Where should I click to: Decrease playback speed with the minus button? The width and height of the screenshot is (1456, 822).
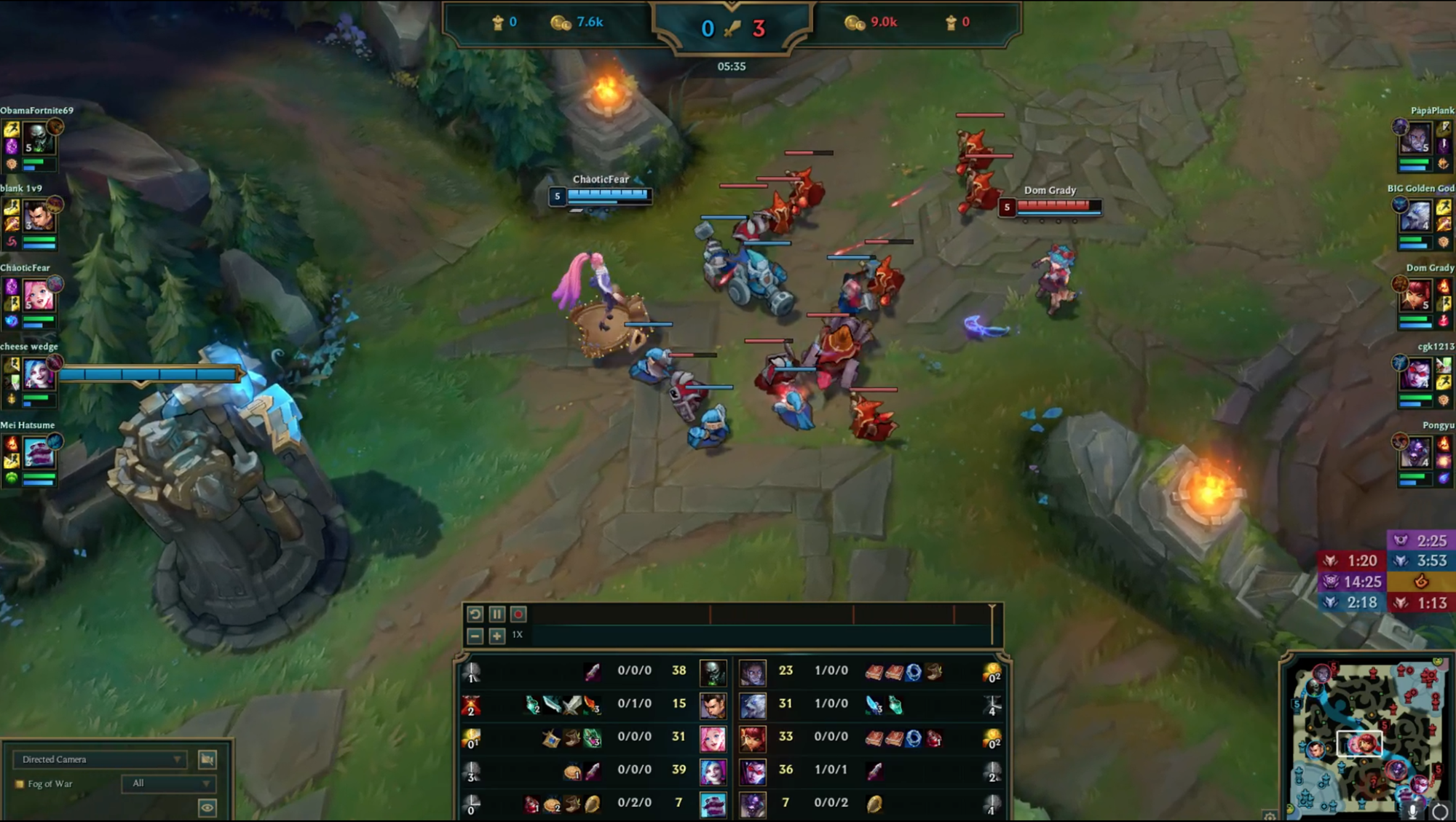[475, 636]
